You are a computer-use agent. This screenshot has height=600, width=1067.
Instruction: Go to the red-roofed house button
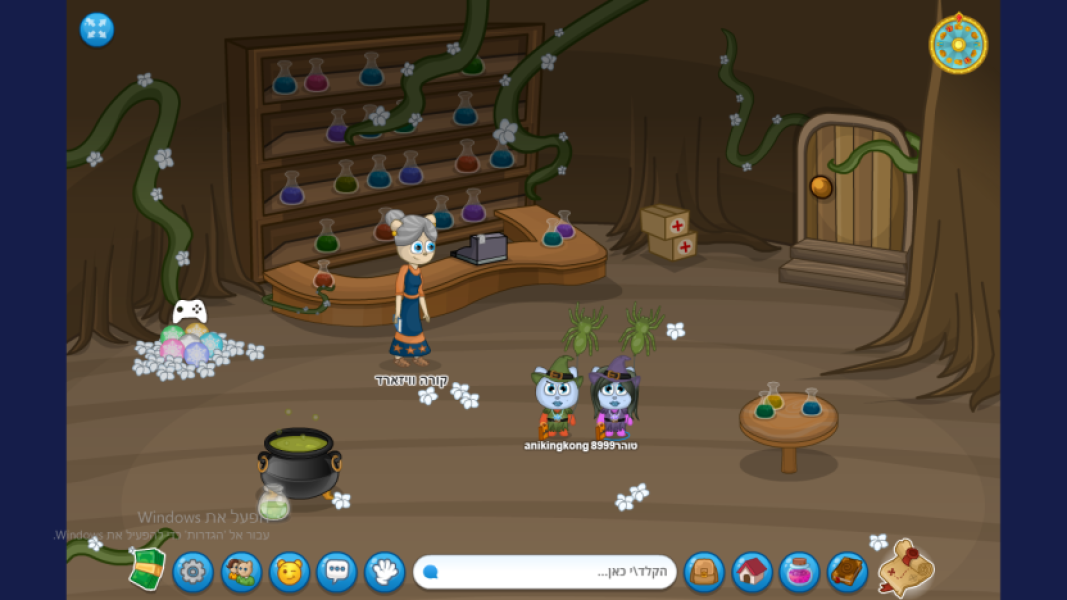click(x=752, y=572)
